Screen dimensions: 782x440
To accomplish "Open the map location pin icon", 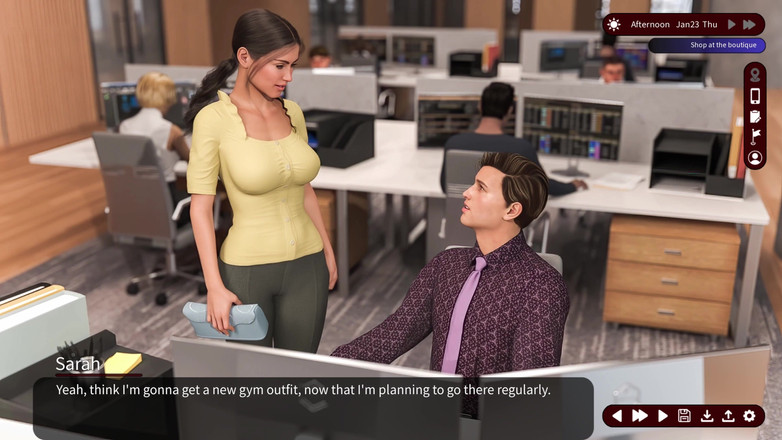I will (x=755, y=75).
